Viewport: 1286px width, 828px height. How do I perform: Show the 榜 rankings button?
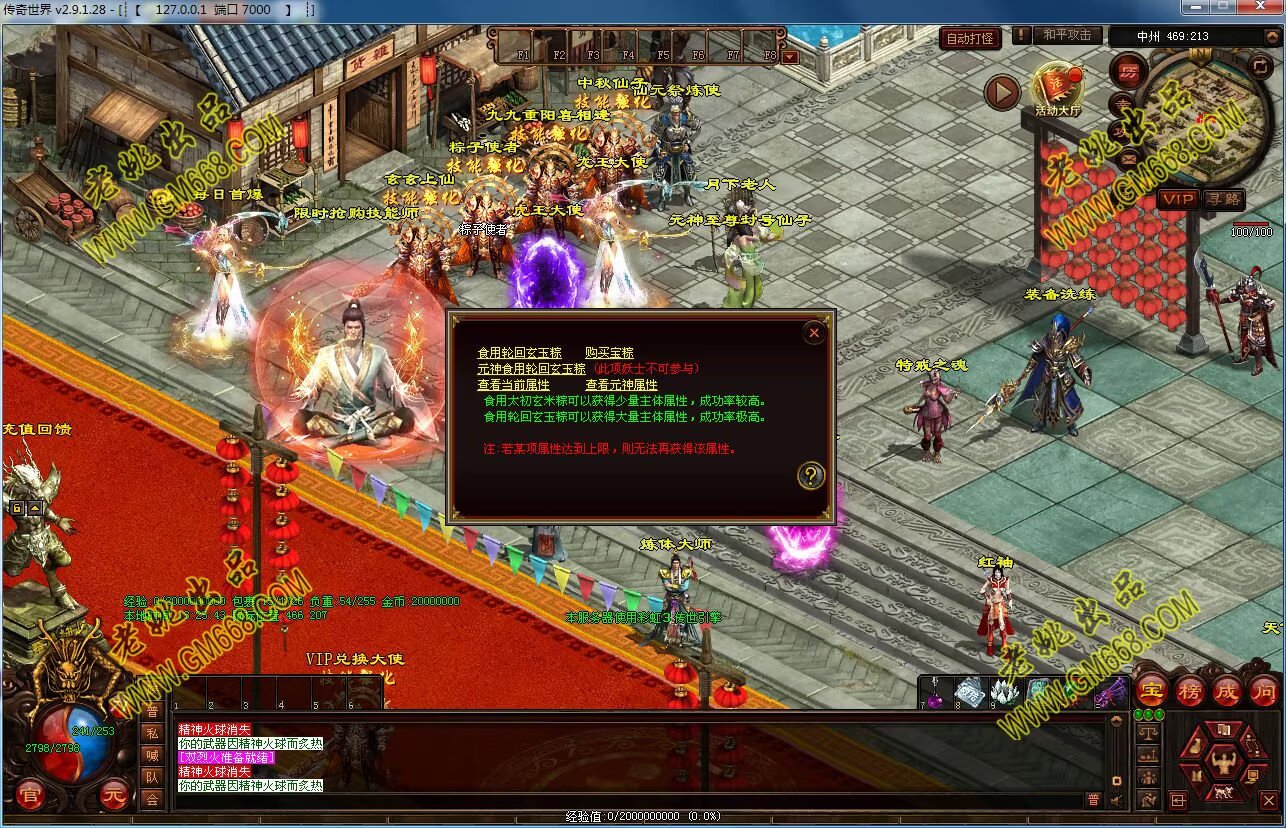[x=1190, y=691]
